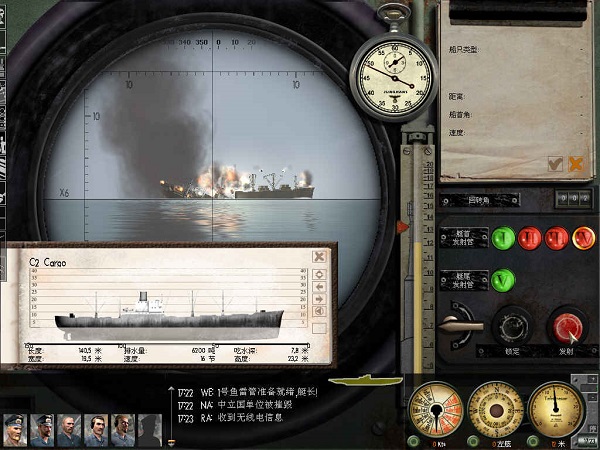Select the officer wearing headphones

95,430
